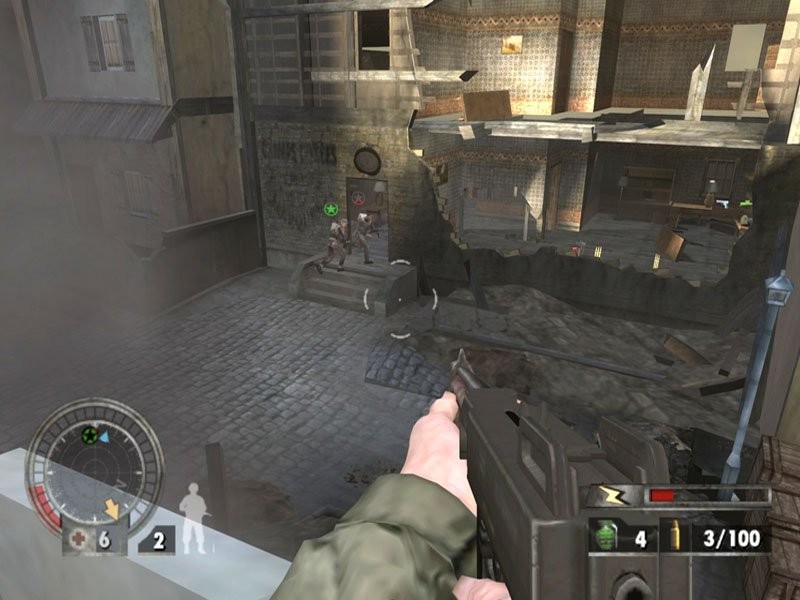The width and height of the screenshot is (800, 600).
Task: Click the blue triangle blip on the radar
Action: (105, 436)
